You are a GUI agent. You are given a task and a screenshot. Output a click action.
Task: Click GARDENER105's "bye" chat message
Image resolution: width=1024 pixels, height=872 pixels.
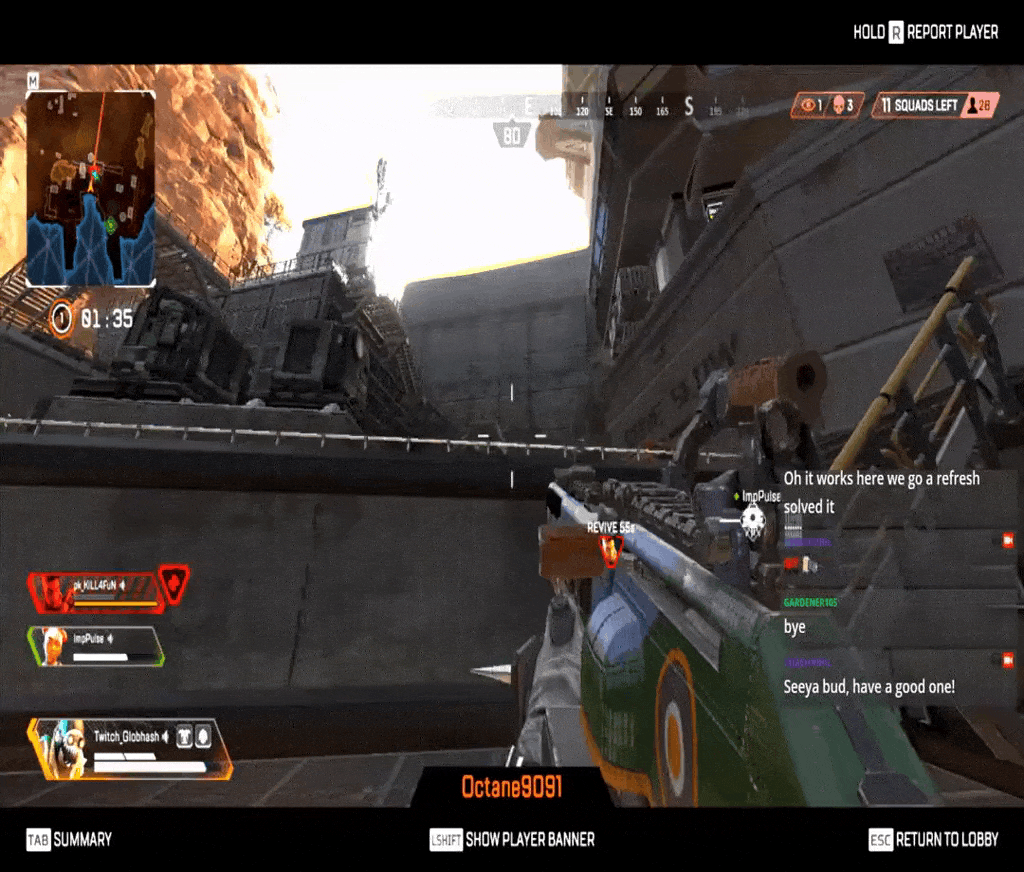pyautogui.click(x=795, y=627)
